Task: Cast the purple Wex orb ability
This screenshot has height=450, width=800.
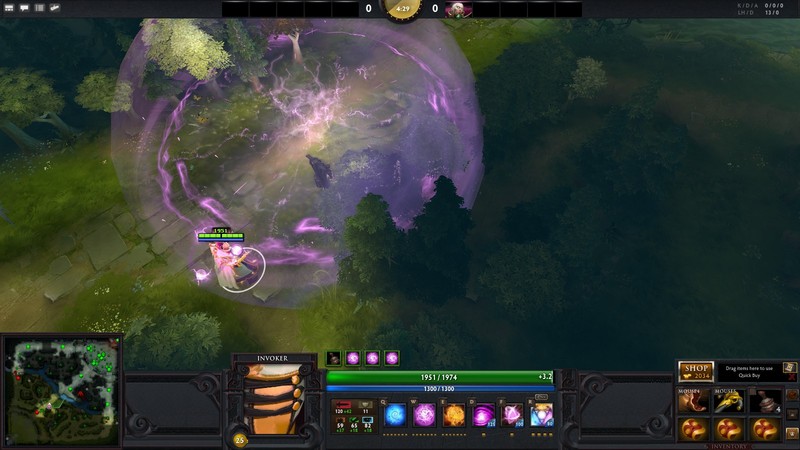Action: [425, 414]
